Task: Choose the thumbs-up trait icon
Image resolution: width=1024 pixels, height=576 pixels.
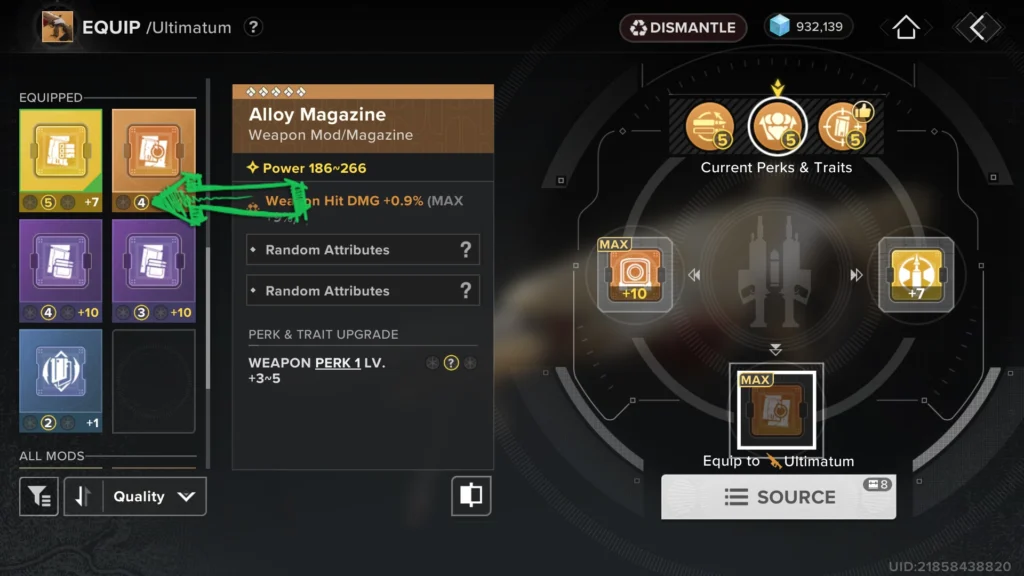Action: tap(841, 127)
